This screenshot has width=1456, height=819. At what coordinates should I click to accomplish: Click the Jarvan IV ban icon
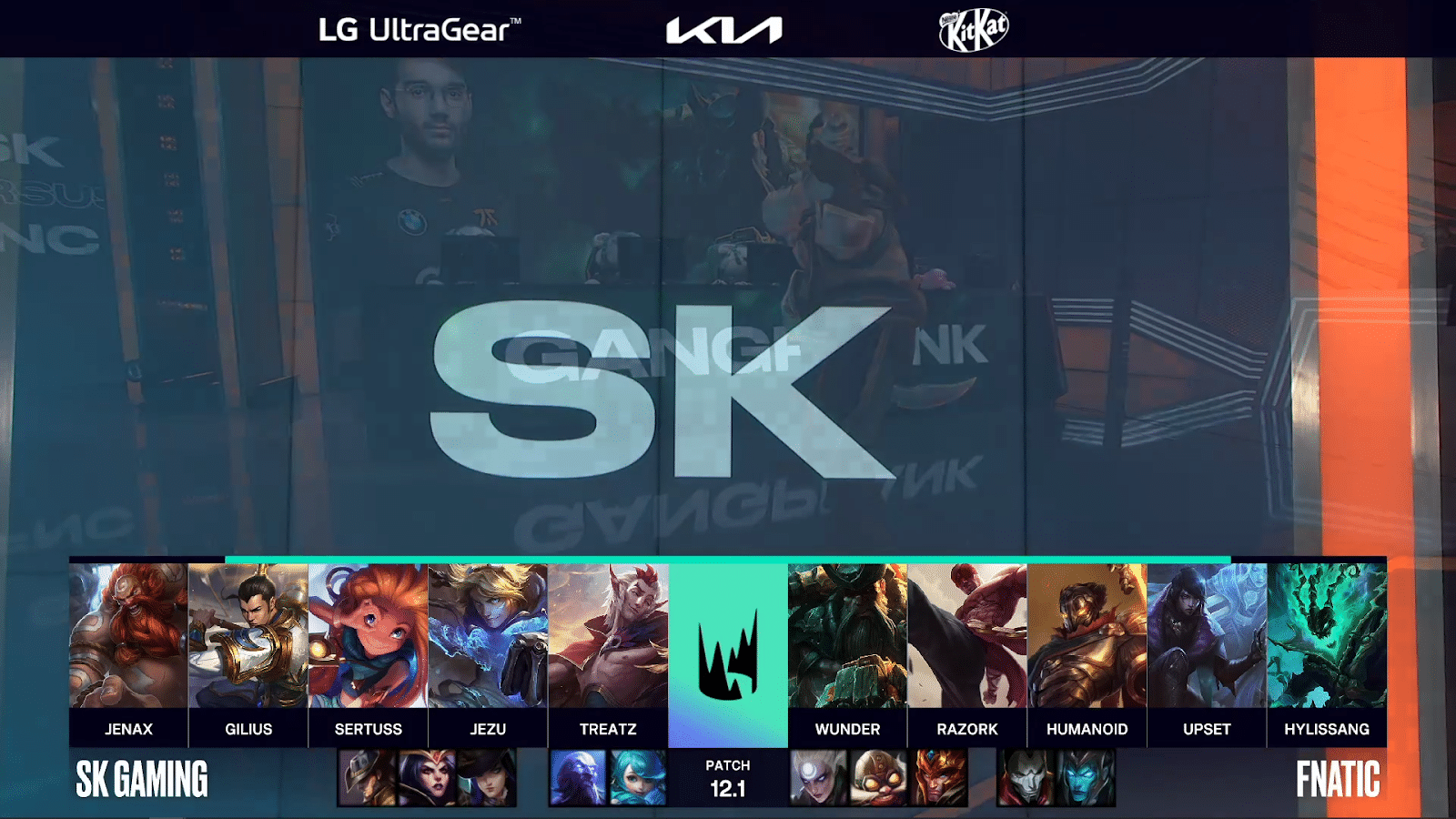click(x=938, y=778)
